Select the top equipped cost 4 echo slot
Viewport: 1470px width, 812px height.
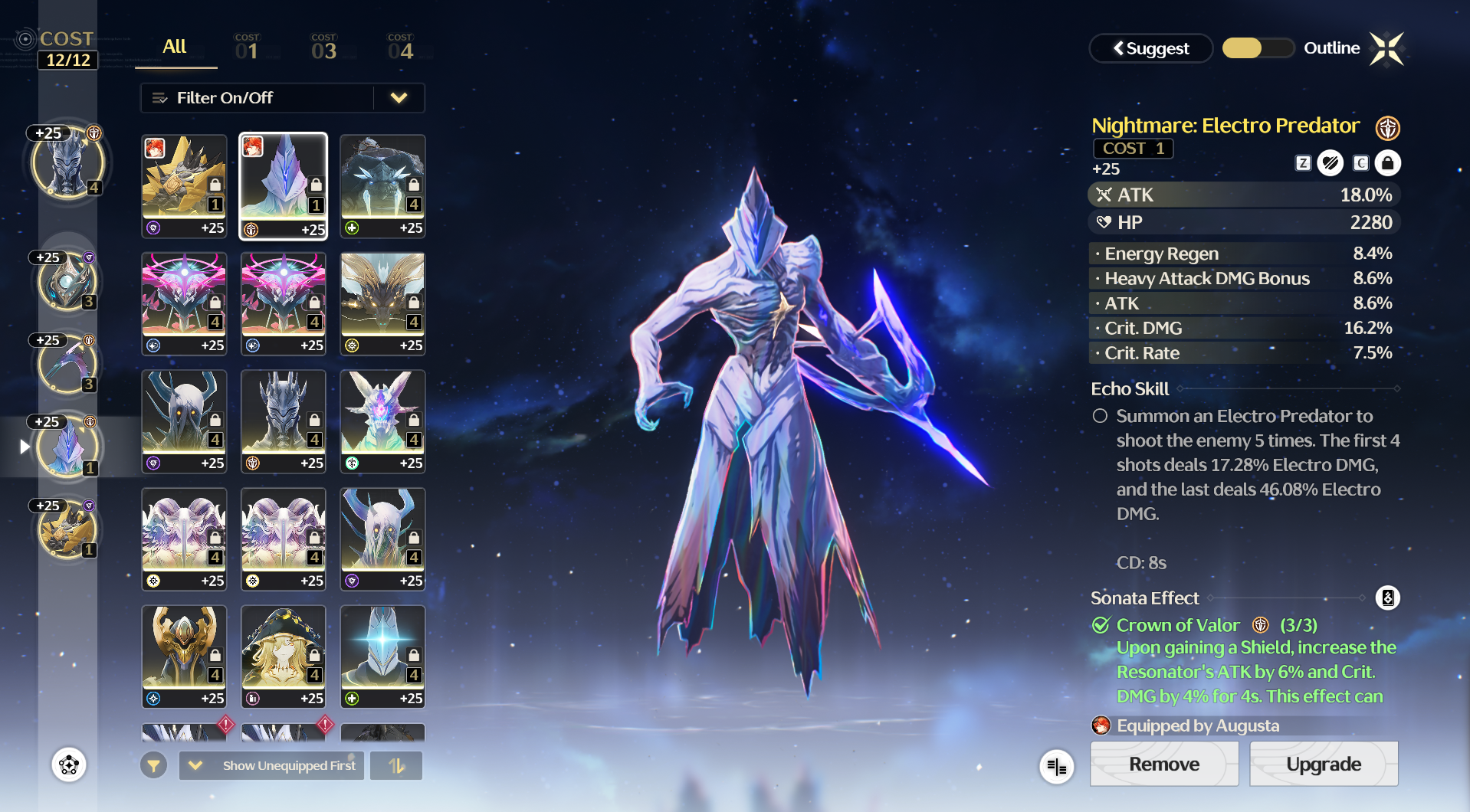67,163
